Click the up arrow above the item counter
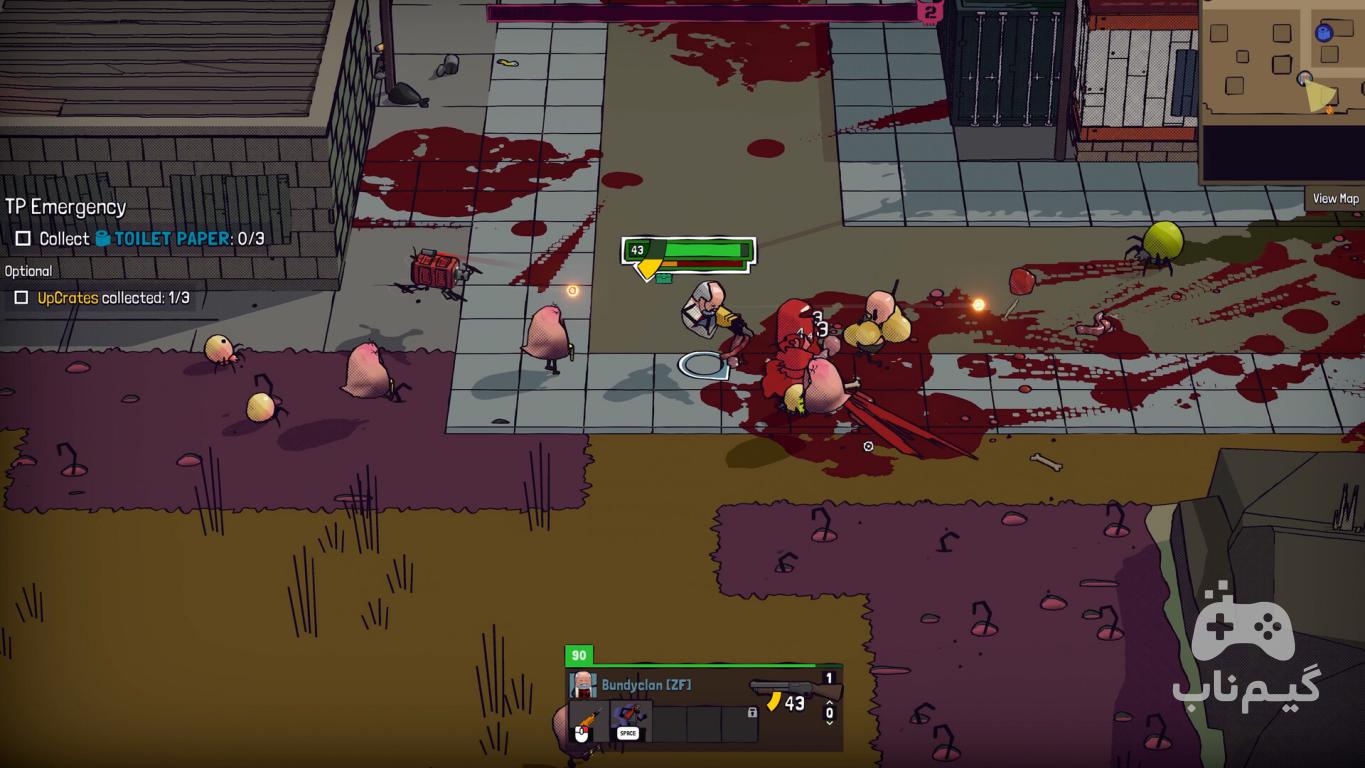 tap(829, 702)
